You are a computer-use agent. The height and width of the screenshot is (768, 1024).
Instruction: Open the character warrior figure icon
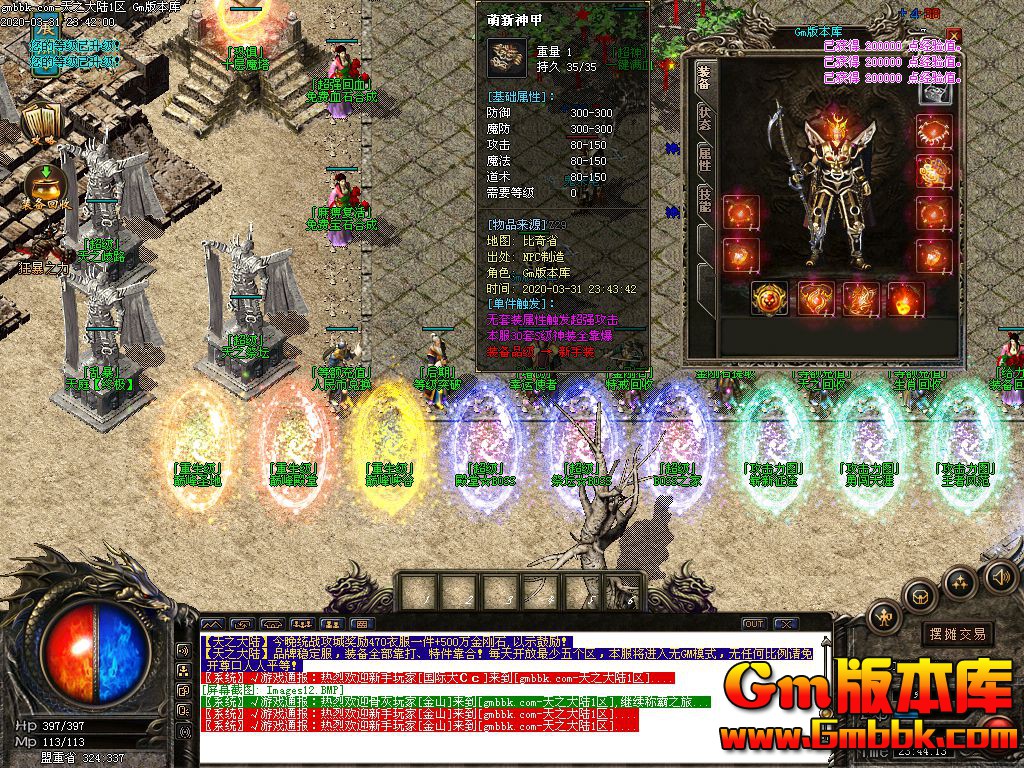click(885, 616)
